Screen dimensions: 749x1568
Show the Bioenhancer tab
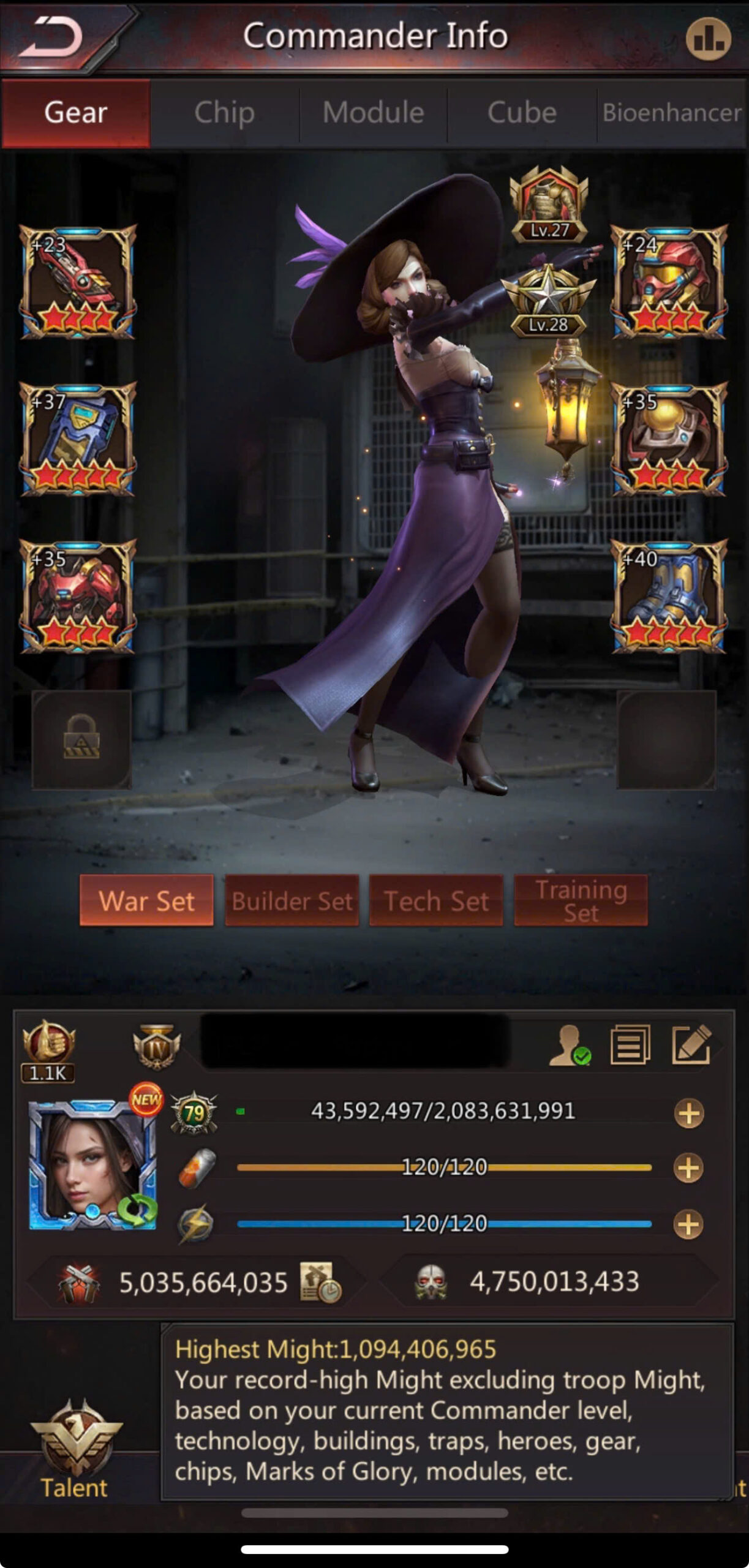coord(672,113)
